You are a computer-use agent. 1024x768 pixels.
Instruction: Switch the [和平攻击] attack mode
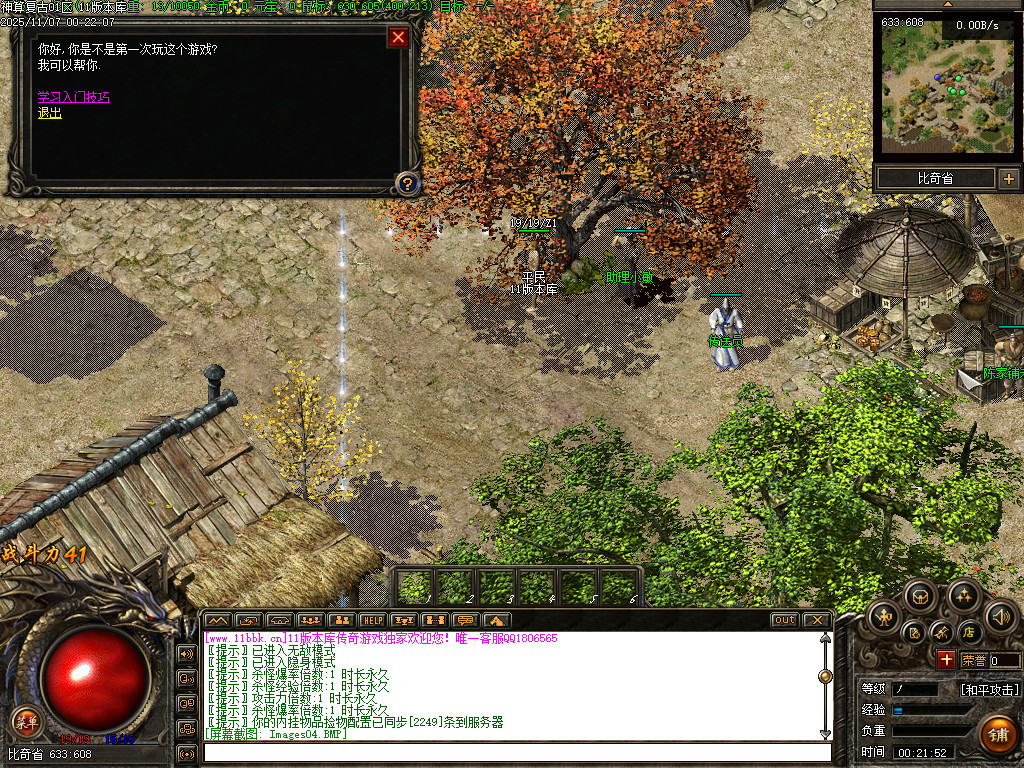pyautogui.click(x=990, y=690)
